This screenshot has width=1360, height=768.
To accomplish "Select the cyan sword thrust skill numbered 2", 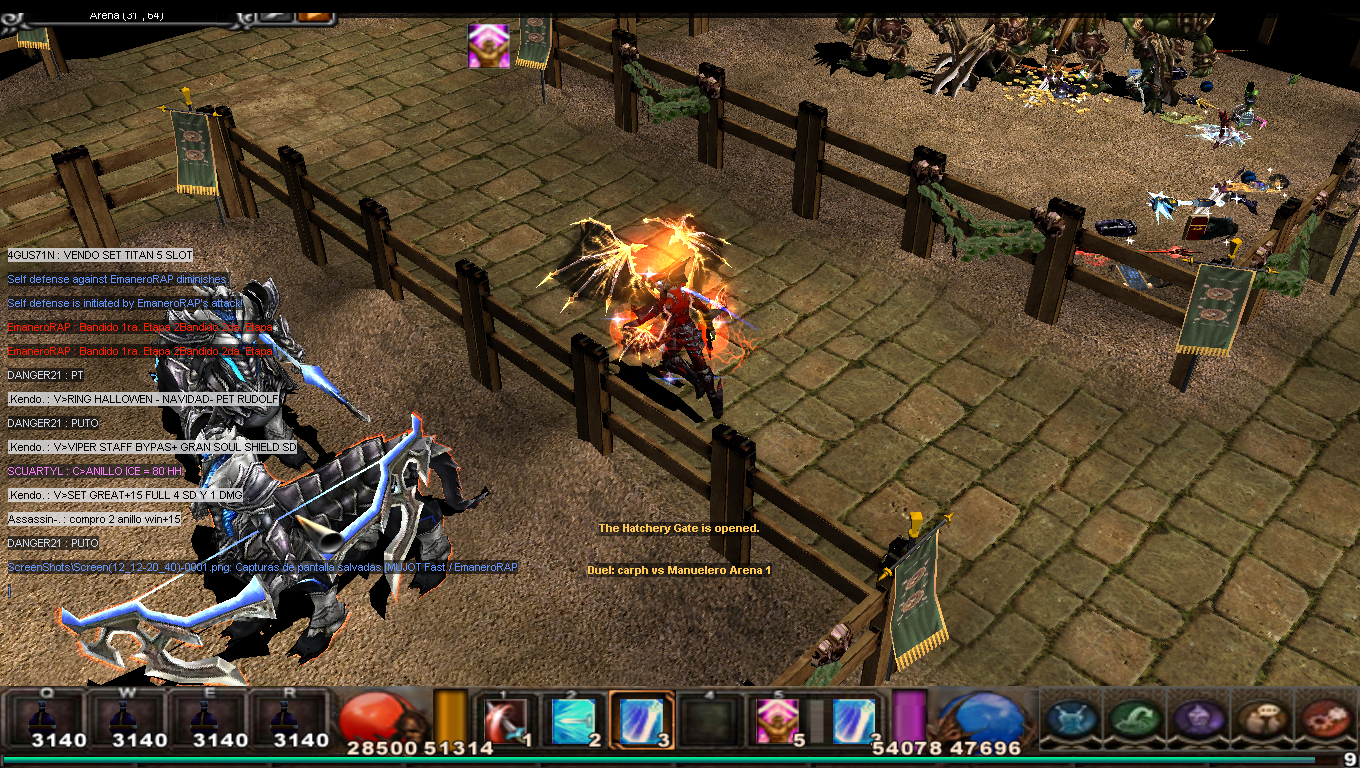I will coord(573,720).
